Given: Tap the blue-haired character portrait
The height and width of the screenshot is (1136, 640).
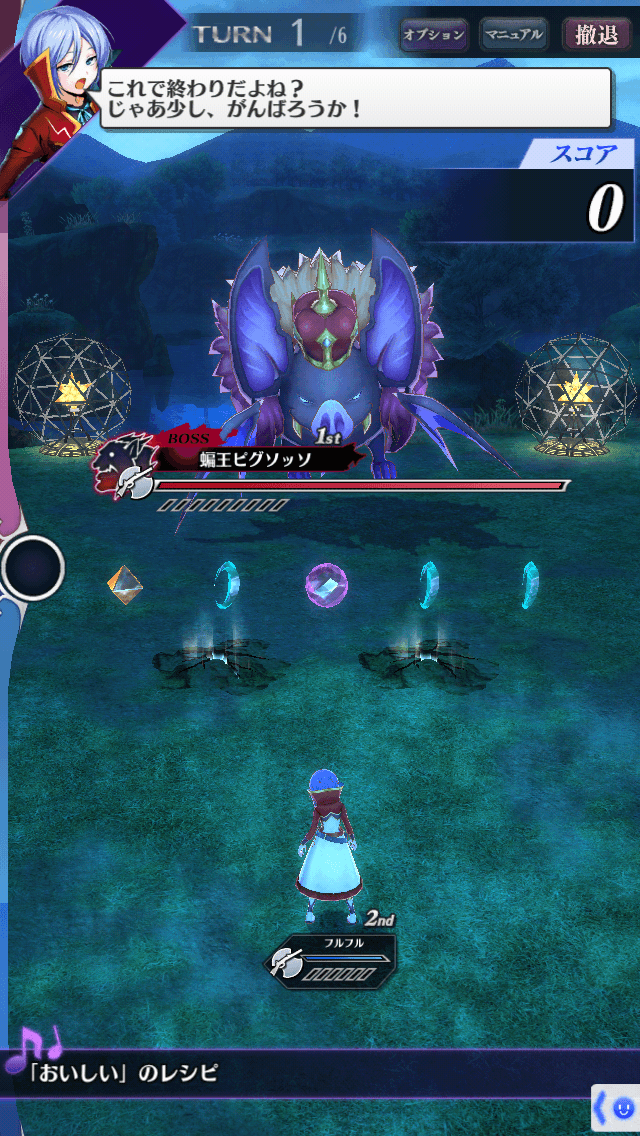Looking at the screenshot, I should (52, 95).
